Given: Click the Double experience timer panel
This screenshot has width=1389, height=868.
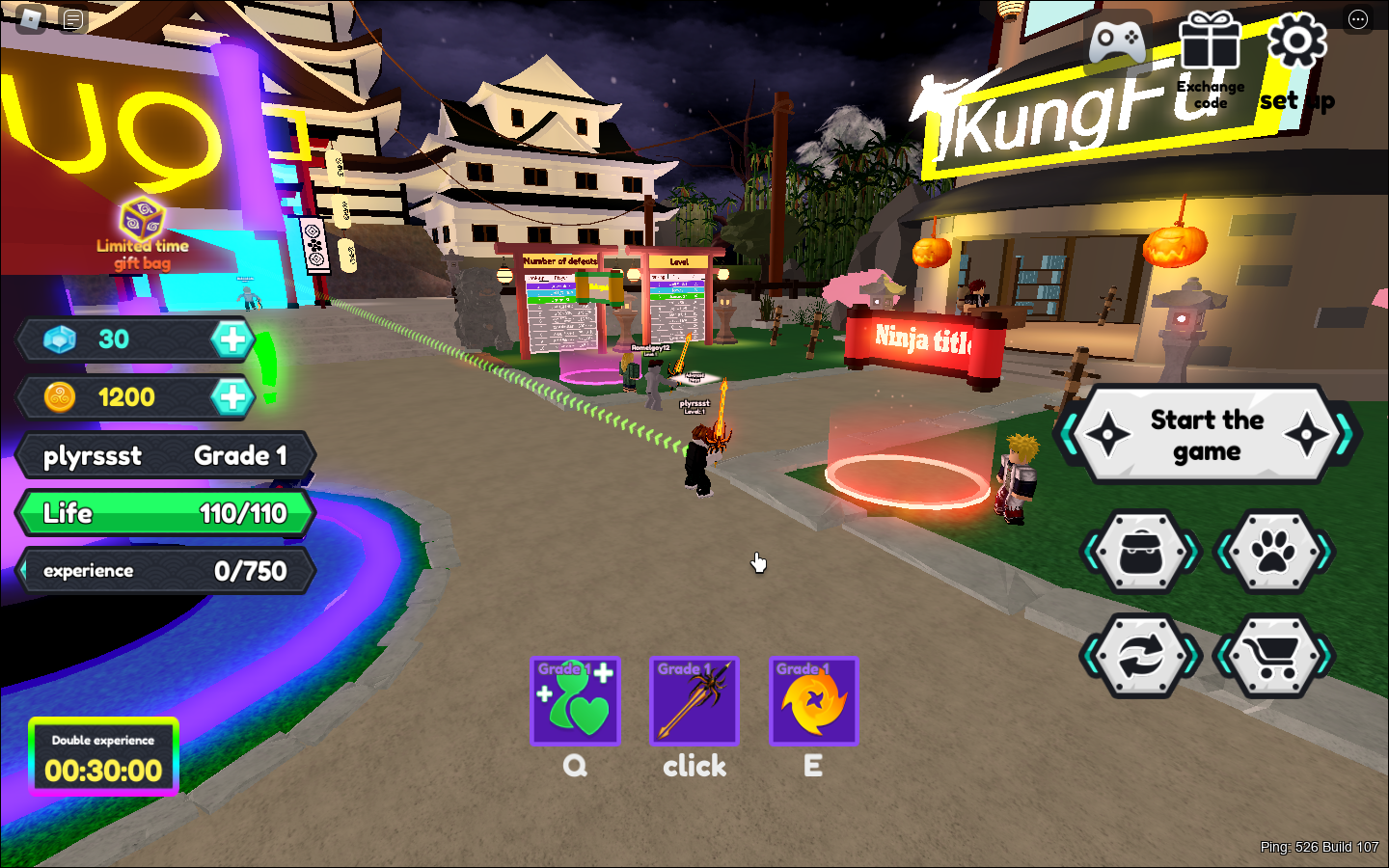Looking at the screenshot, I should click(x=103, y=757).
